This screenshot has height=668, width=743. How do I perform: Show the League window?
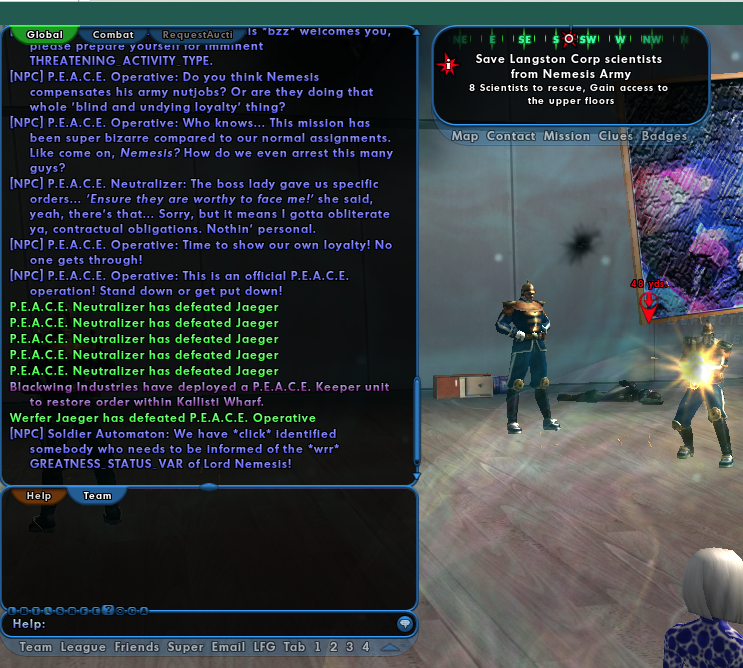[83, 647]
